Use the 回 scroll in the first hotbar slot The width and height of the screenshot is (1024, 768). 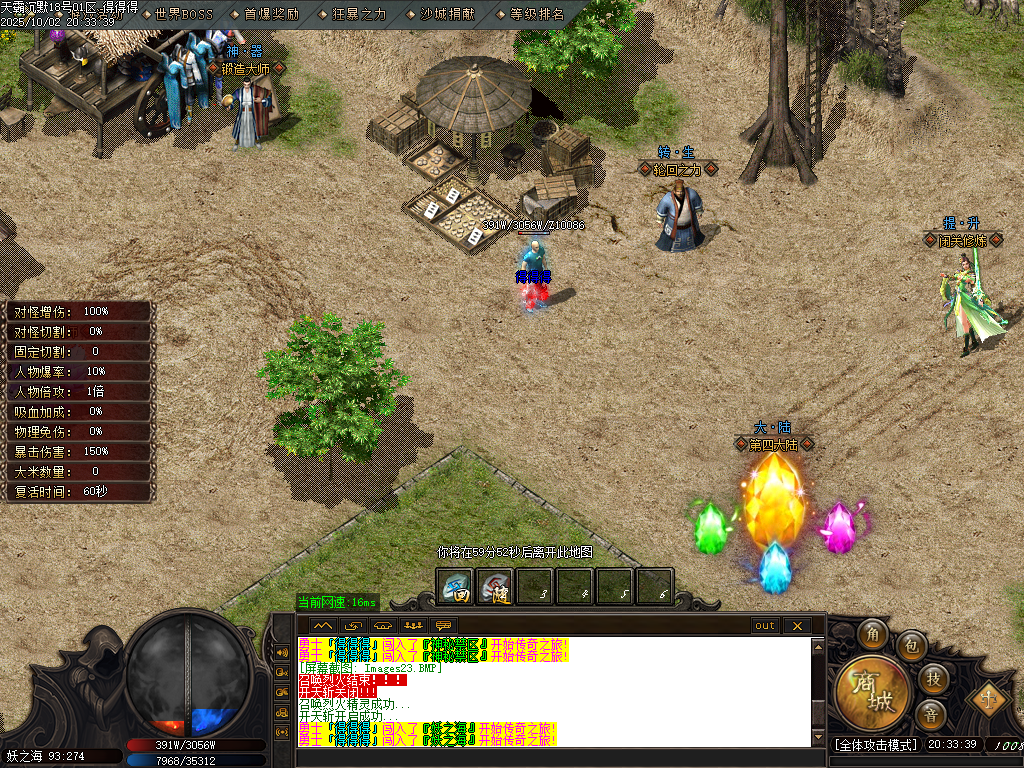click(x=458, y=586)
